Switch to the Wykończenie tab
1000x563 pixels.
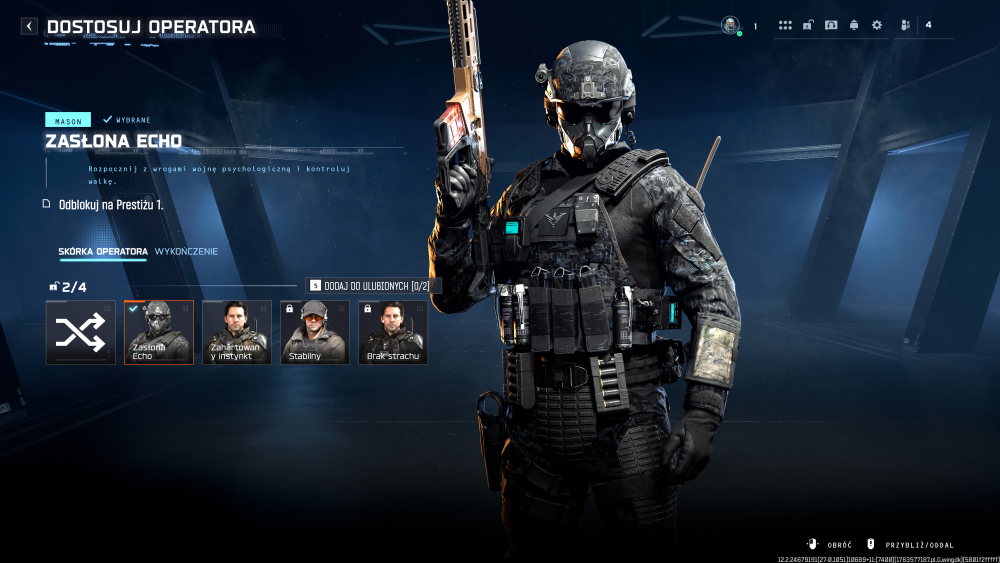pos(186,251)
